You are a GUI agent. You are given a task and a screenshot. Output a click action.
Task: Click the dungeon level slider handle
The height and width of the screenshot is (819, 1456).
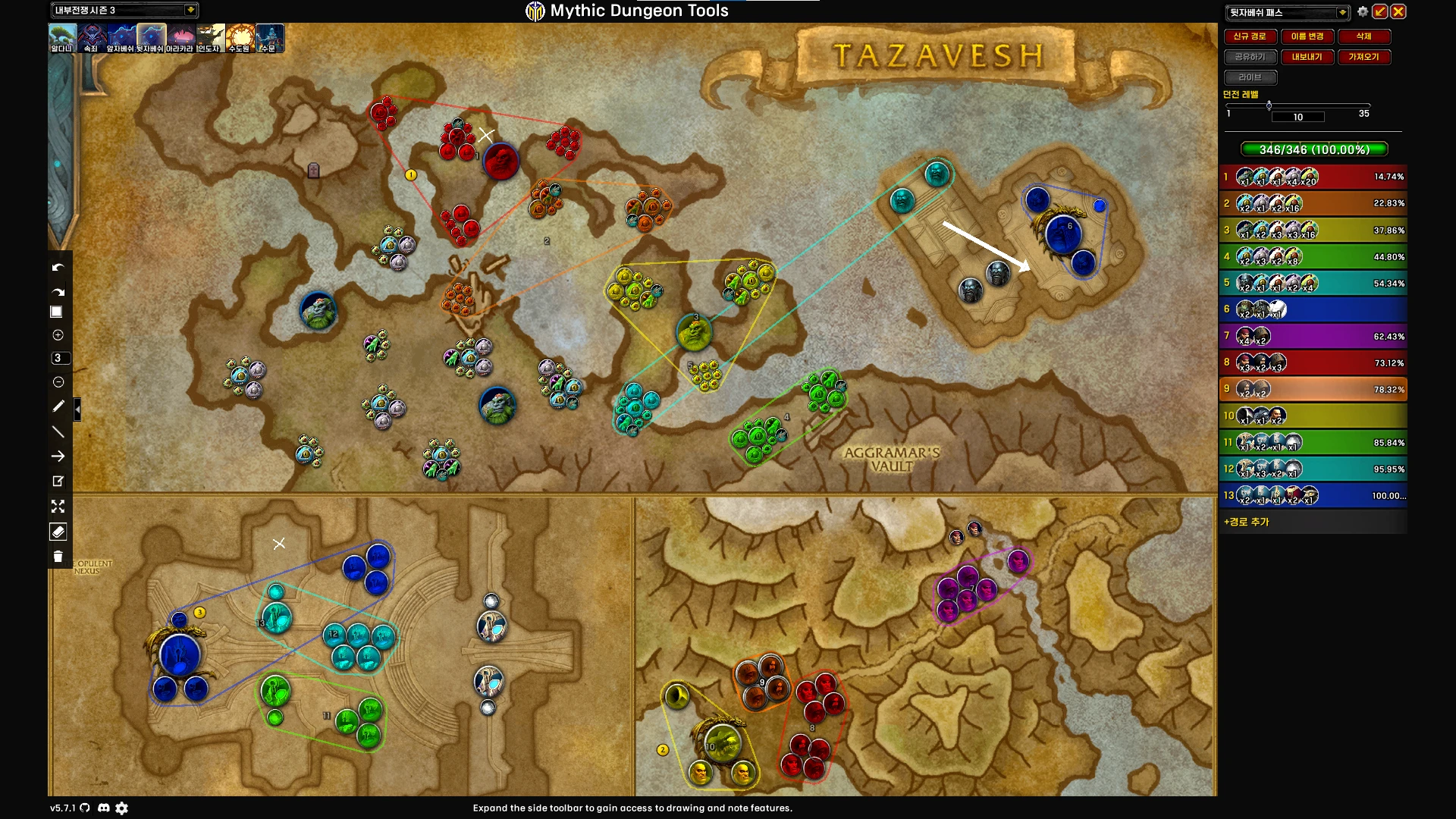coord(1269,105)
